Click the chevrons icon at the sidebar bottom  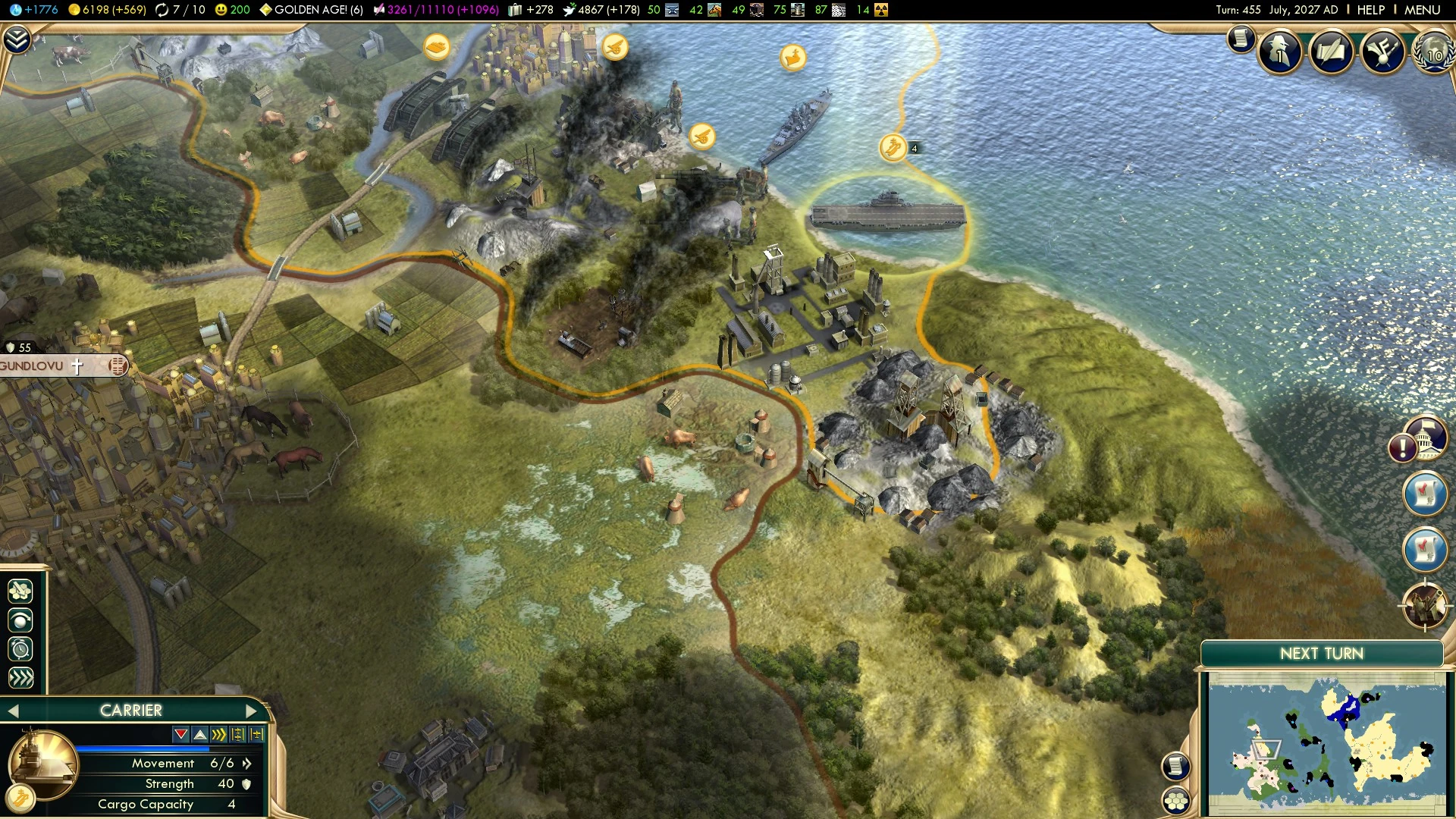[x=20, y=676]
